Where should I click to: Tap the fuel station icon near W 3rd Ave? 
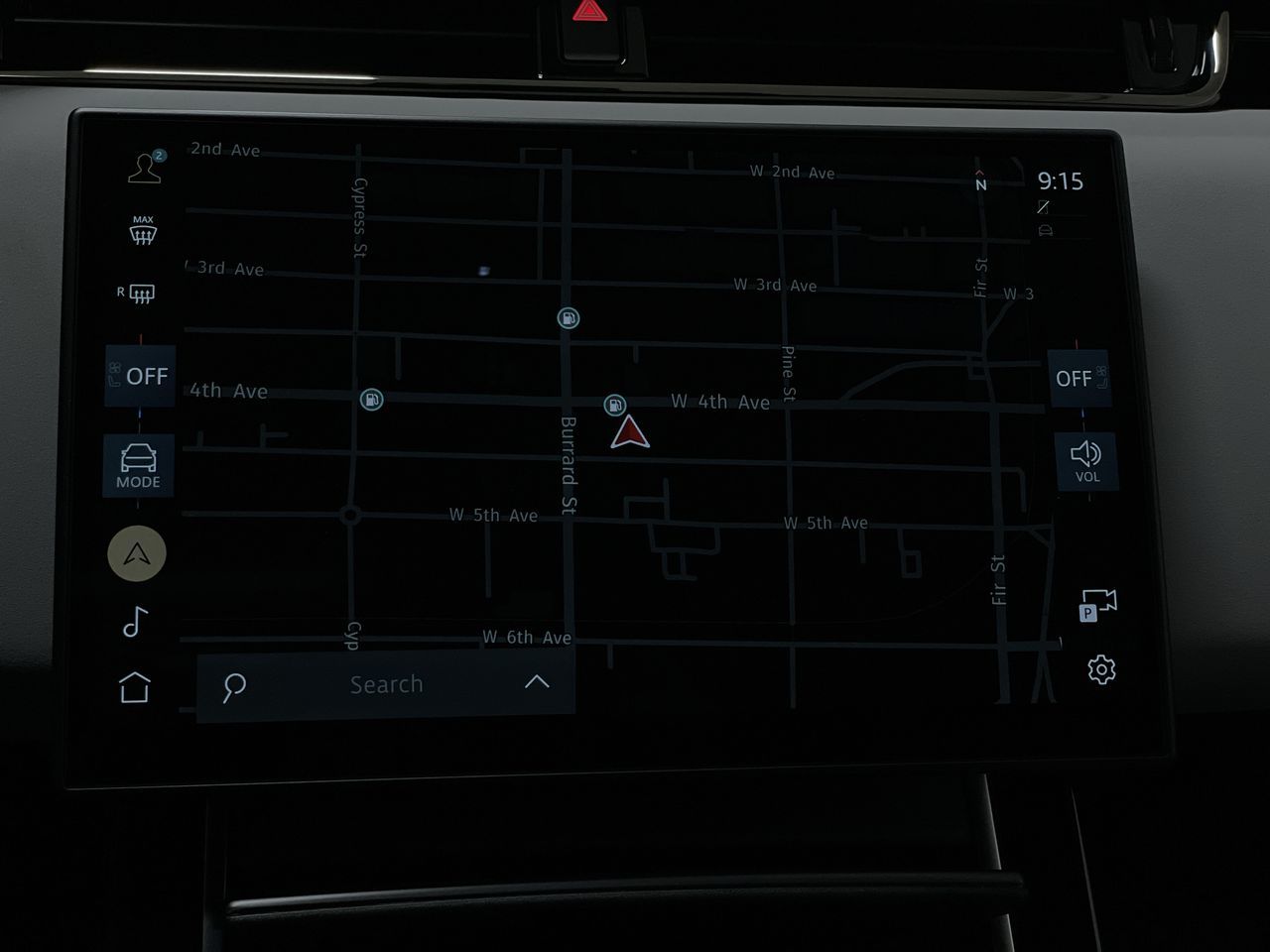567,318
